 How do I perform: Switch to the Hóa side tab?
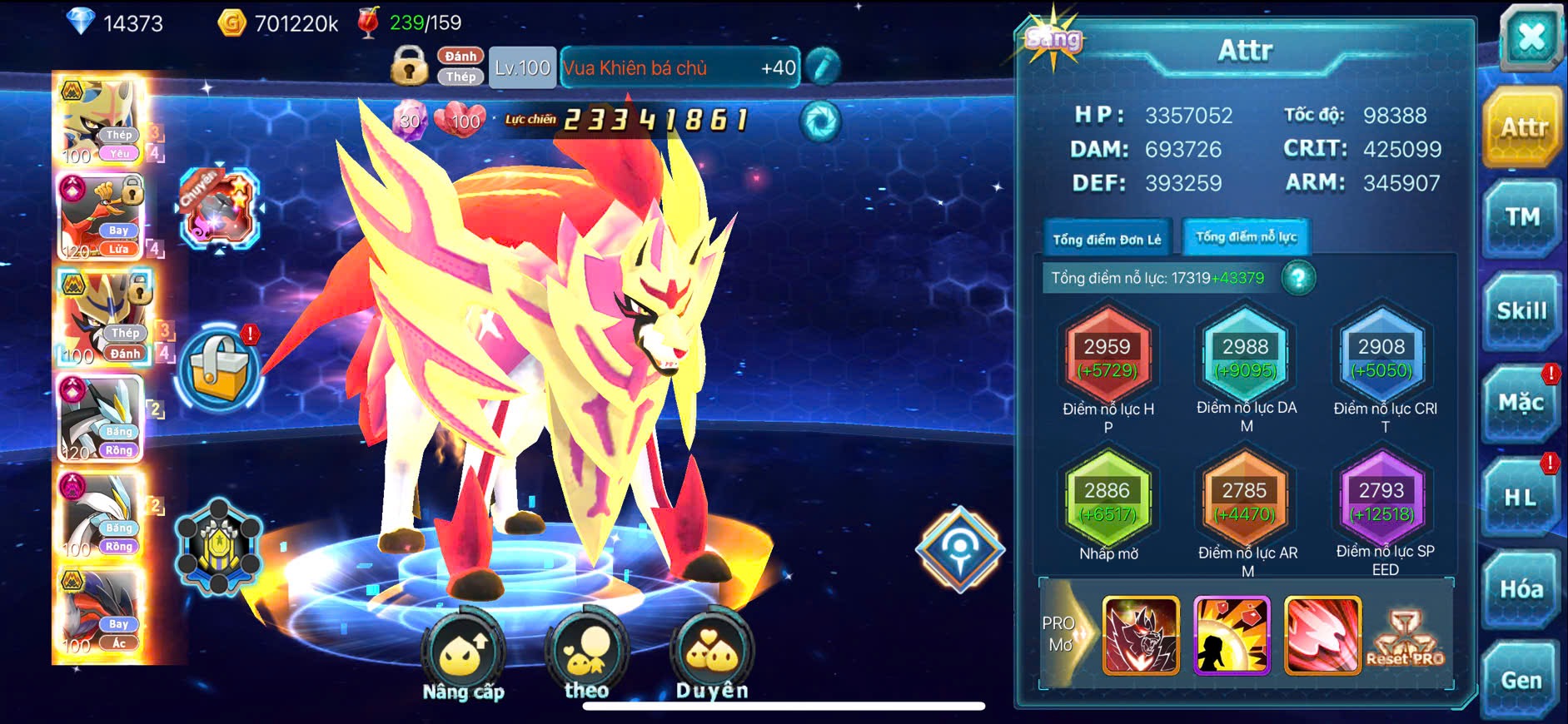(1521, 589)
